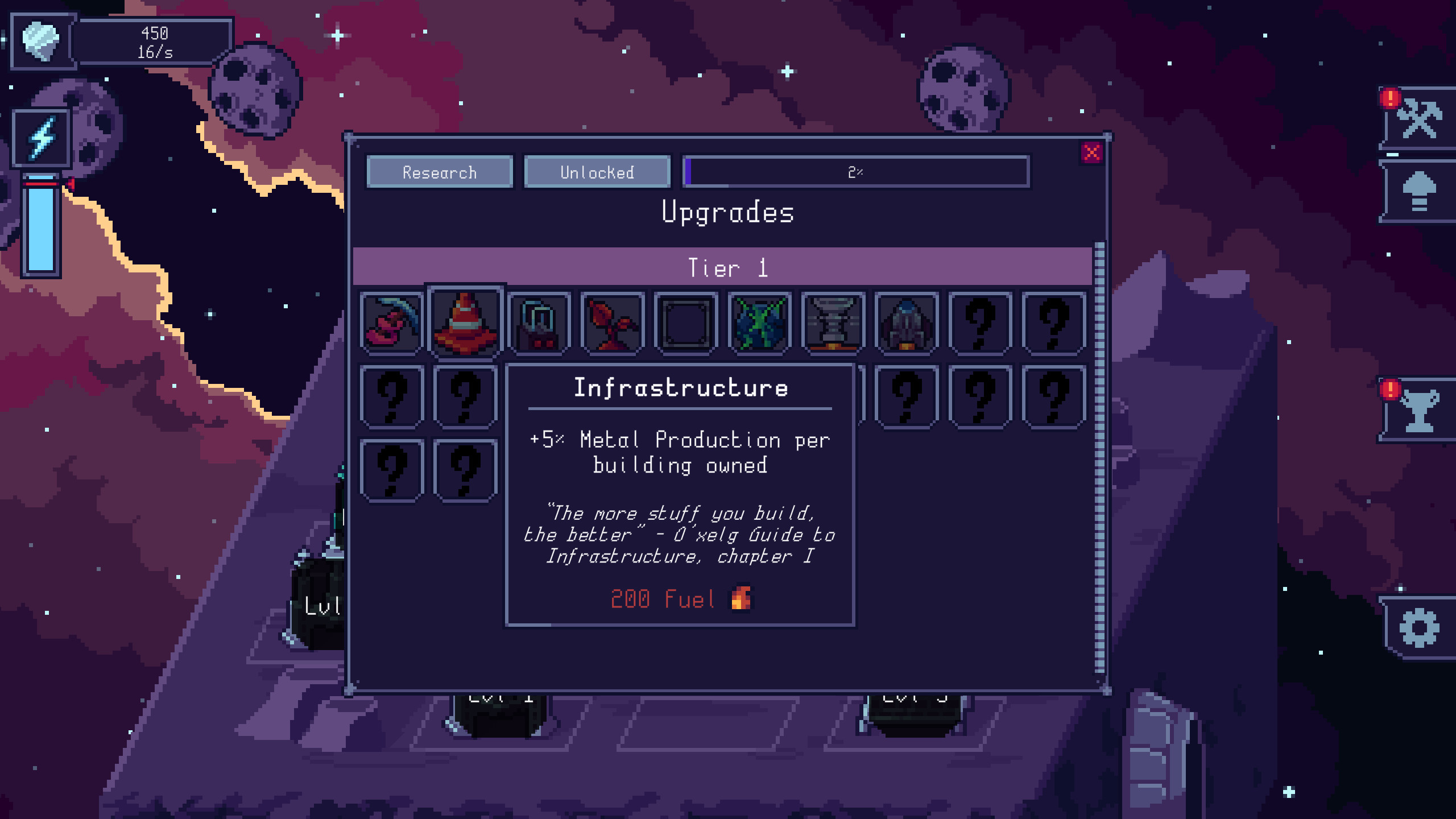This screenshot has height=819, width=1456.
Task: Open the traffic cone Infrastructure upgrade
Action: click(x=465, y=322)
